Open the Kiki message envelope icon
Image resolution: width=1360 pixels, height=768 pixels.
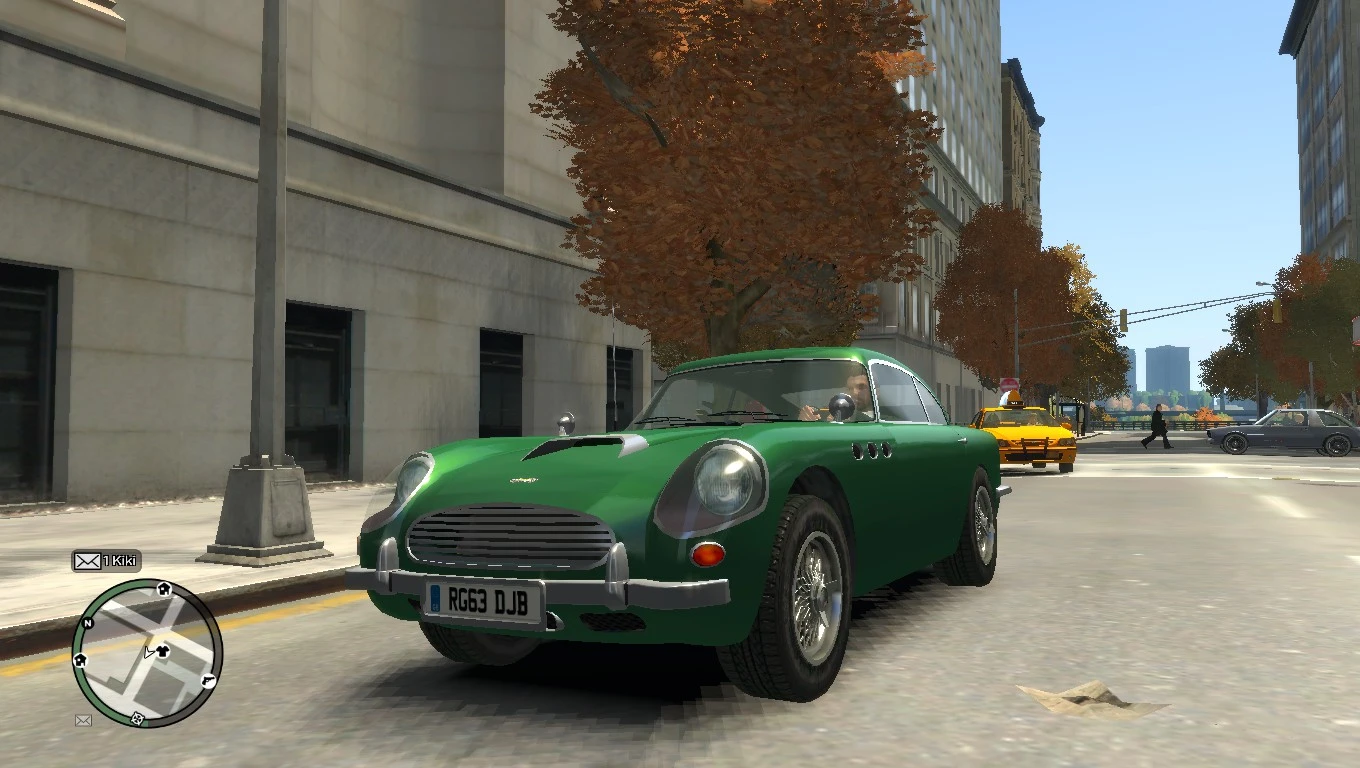coord(87,561)
